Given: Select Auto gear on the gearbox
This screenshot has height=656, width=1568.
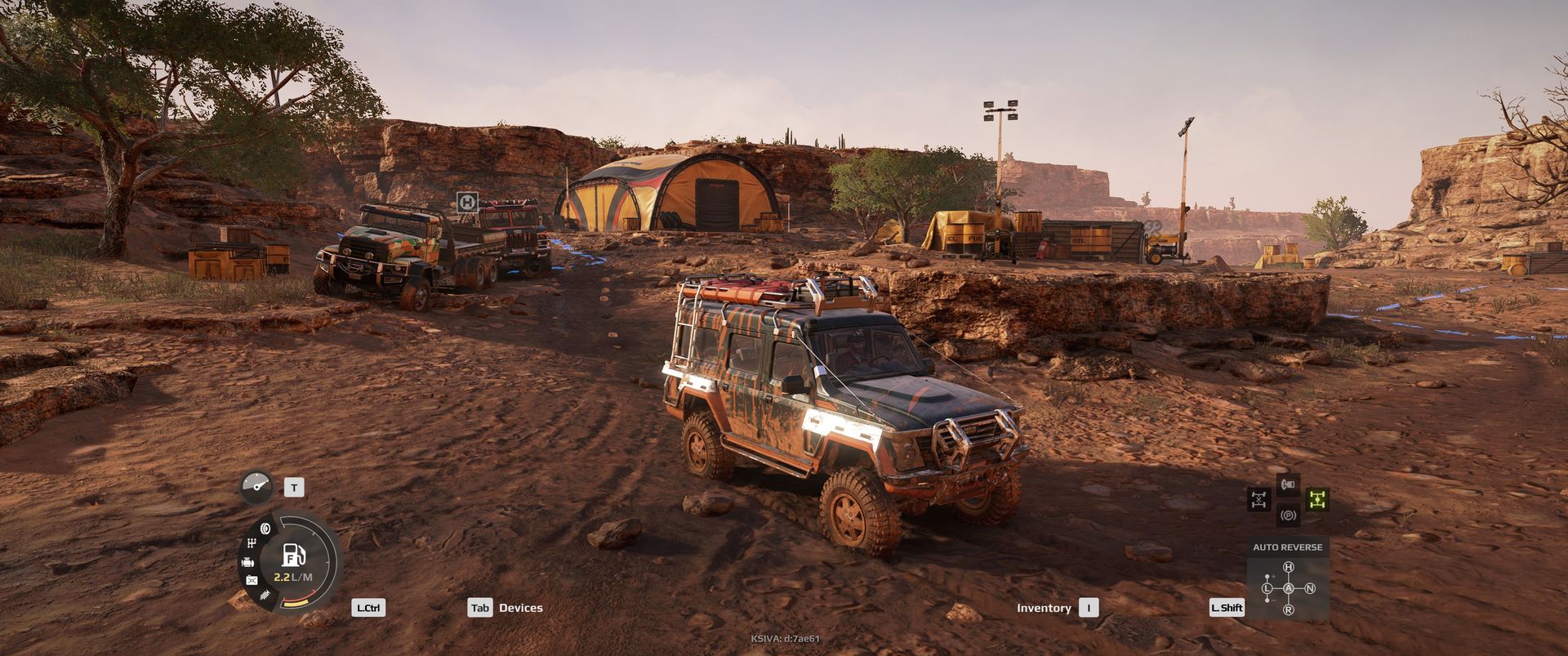Looking at the screenshot, I should 1289,588.
